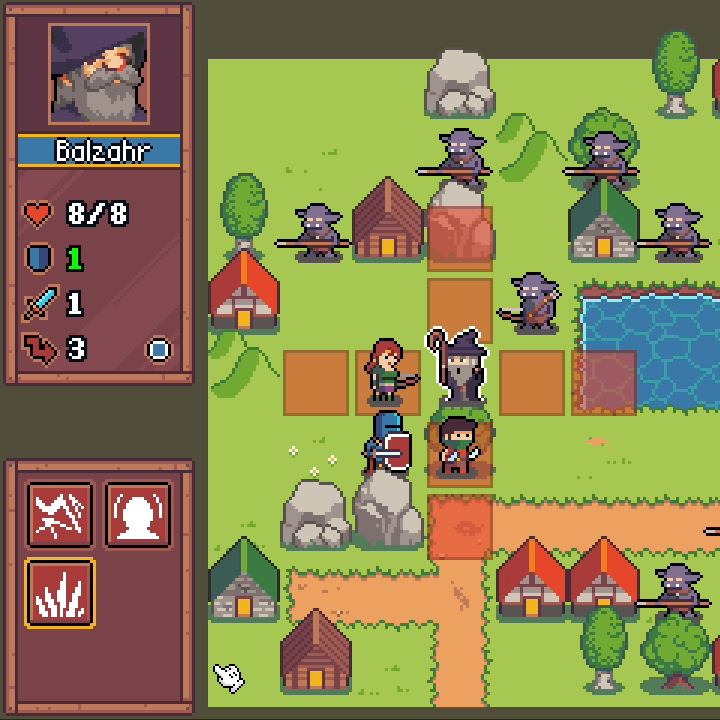720x720 pixels.
Task: Select the masked rogue unit below Balzahr
Action: (x=458, y=447)
